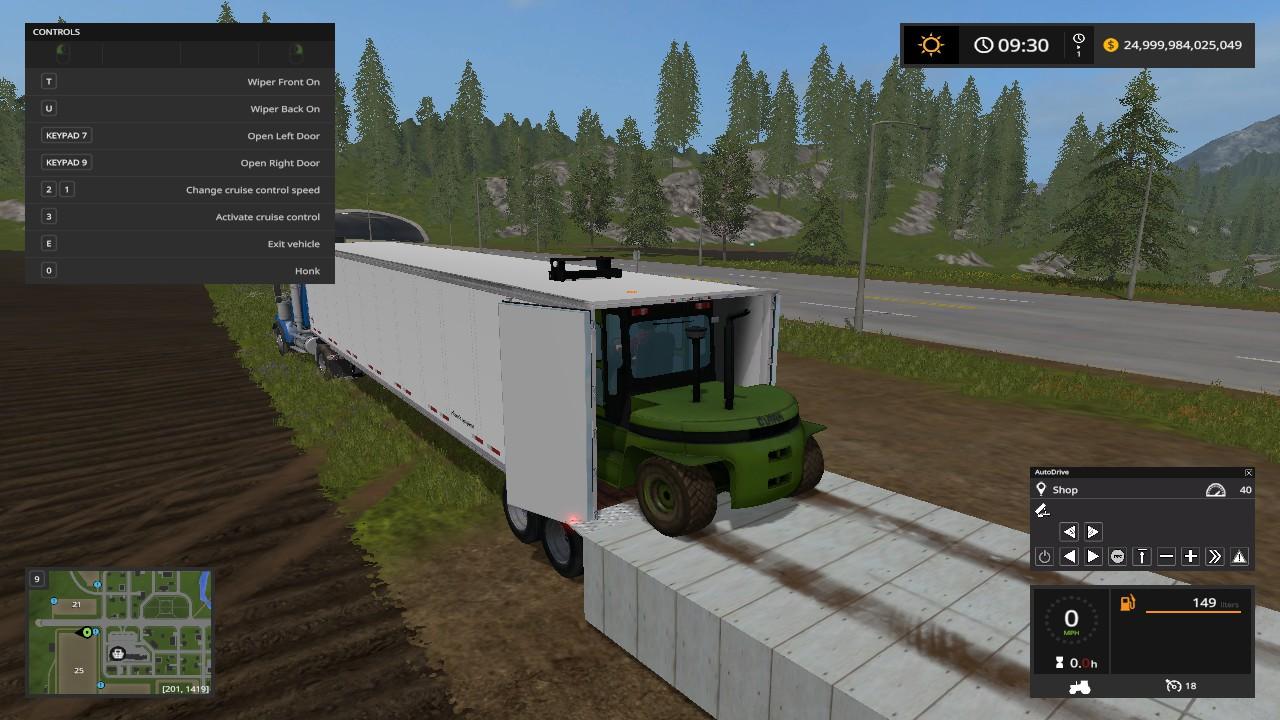Open the minimap
This screenshot has height=720, width=1280.
[x=118, y=633]
